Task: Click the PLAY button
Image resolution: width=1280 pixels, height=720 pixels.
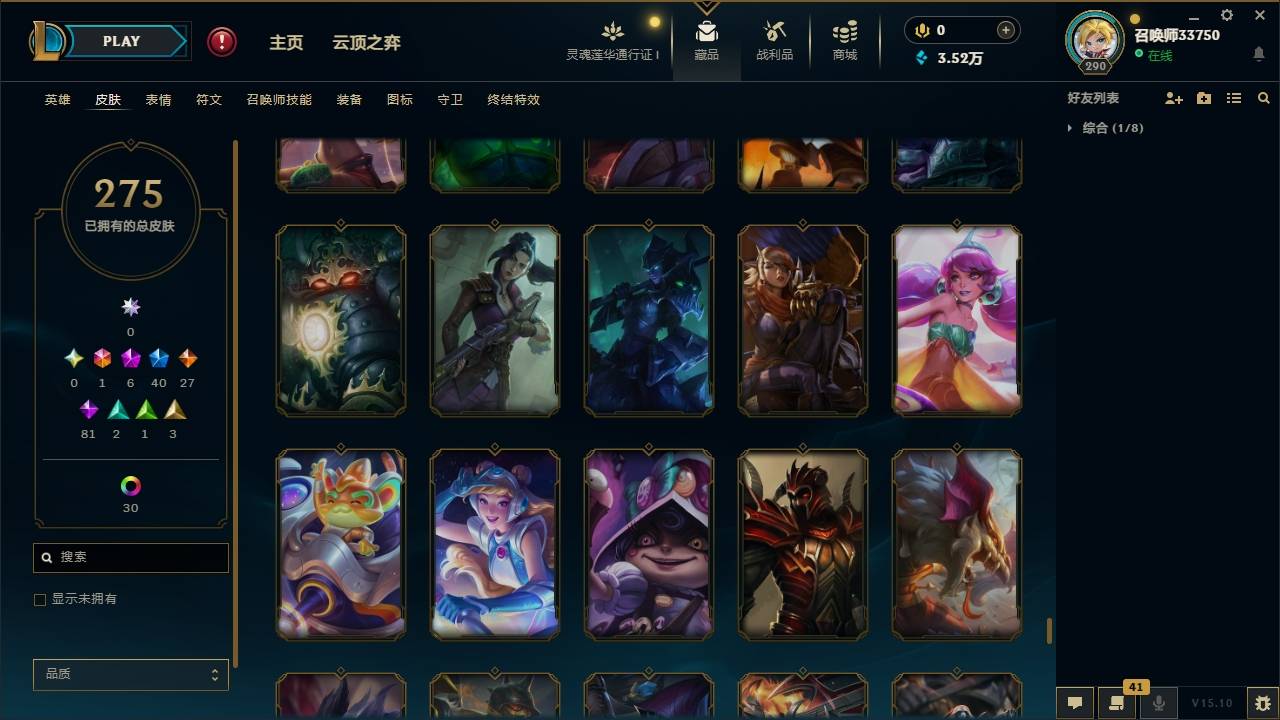Action: pyautogui.click(x=120, y=41)
